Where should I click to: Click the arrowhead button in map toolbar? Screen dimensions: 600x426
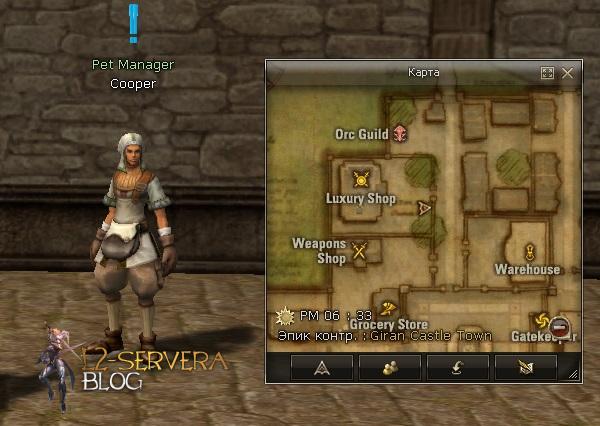click(322, 367)
